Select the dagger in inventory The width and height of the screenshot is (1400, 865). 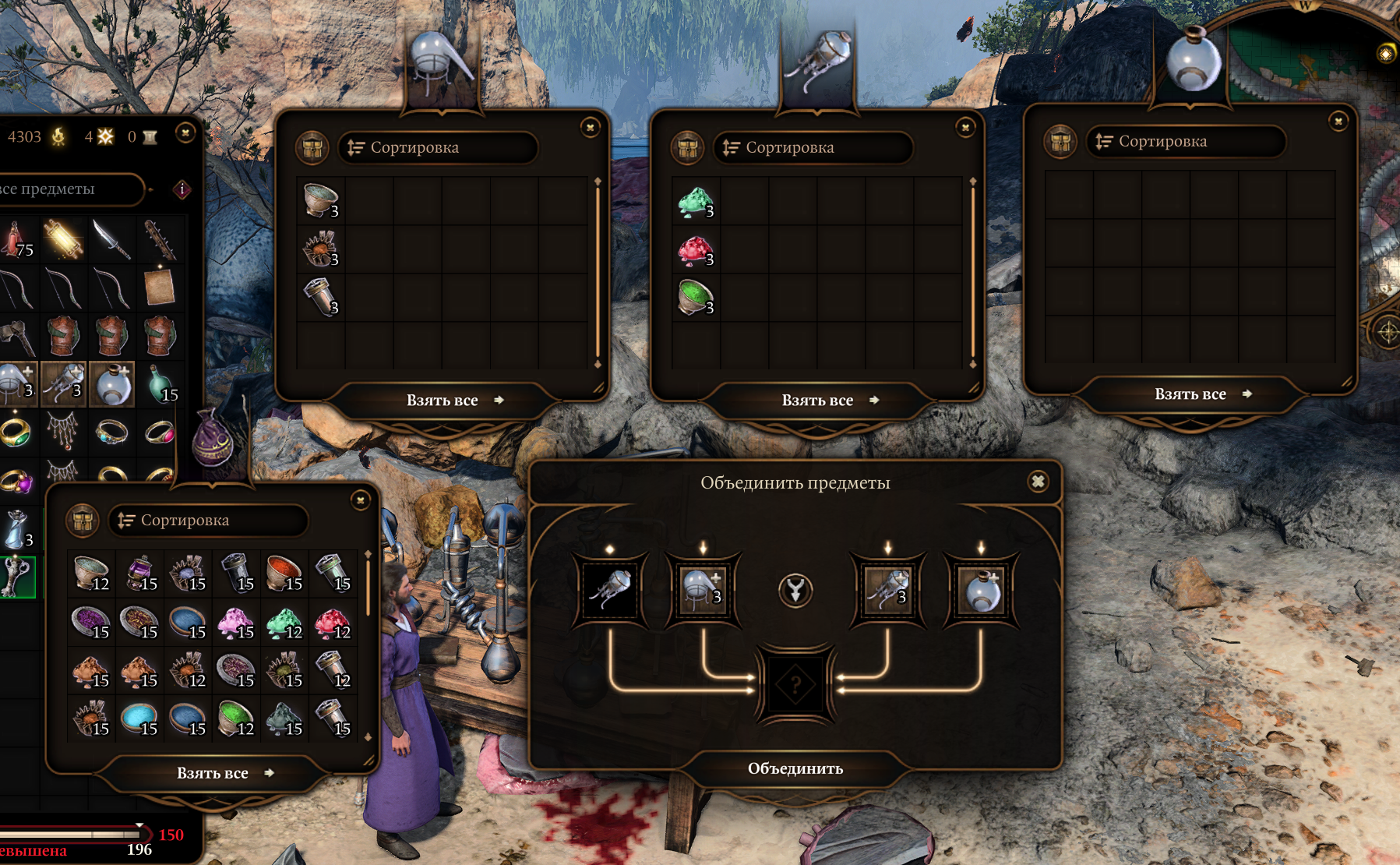[x=111, y=239]
